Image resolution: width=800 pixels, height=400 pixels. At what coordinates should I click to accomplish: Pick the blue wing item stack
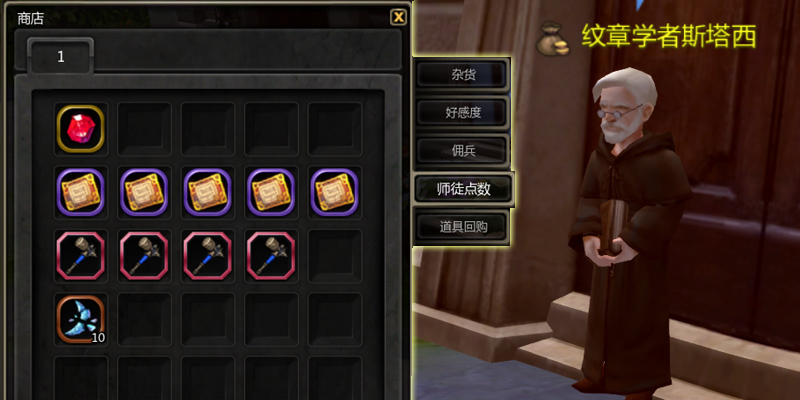click(81, 317)
